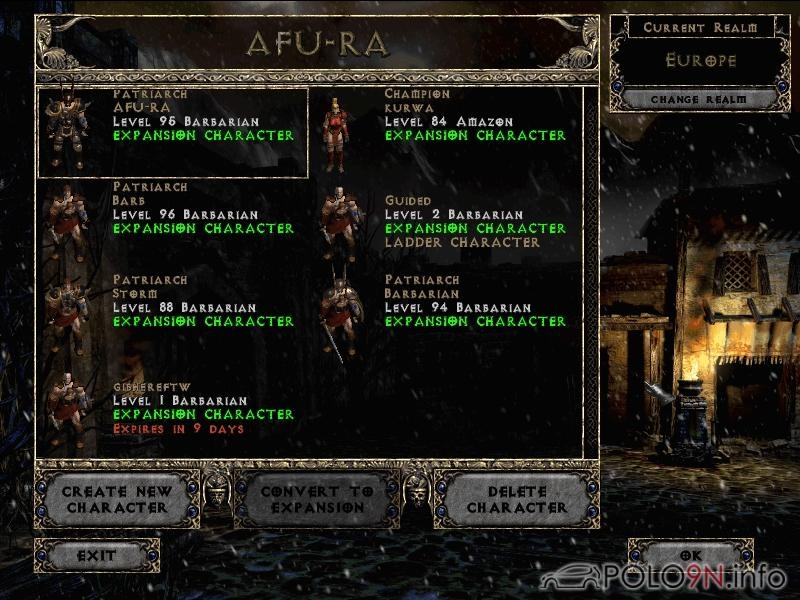Pick the Guided ladder character
Screen dimensions: 800x600
pos(445,222)
